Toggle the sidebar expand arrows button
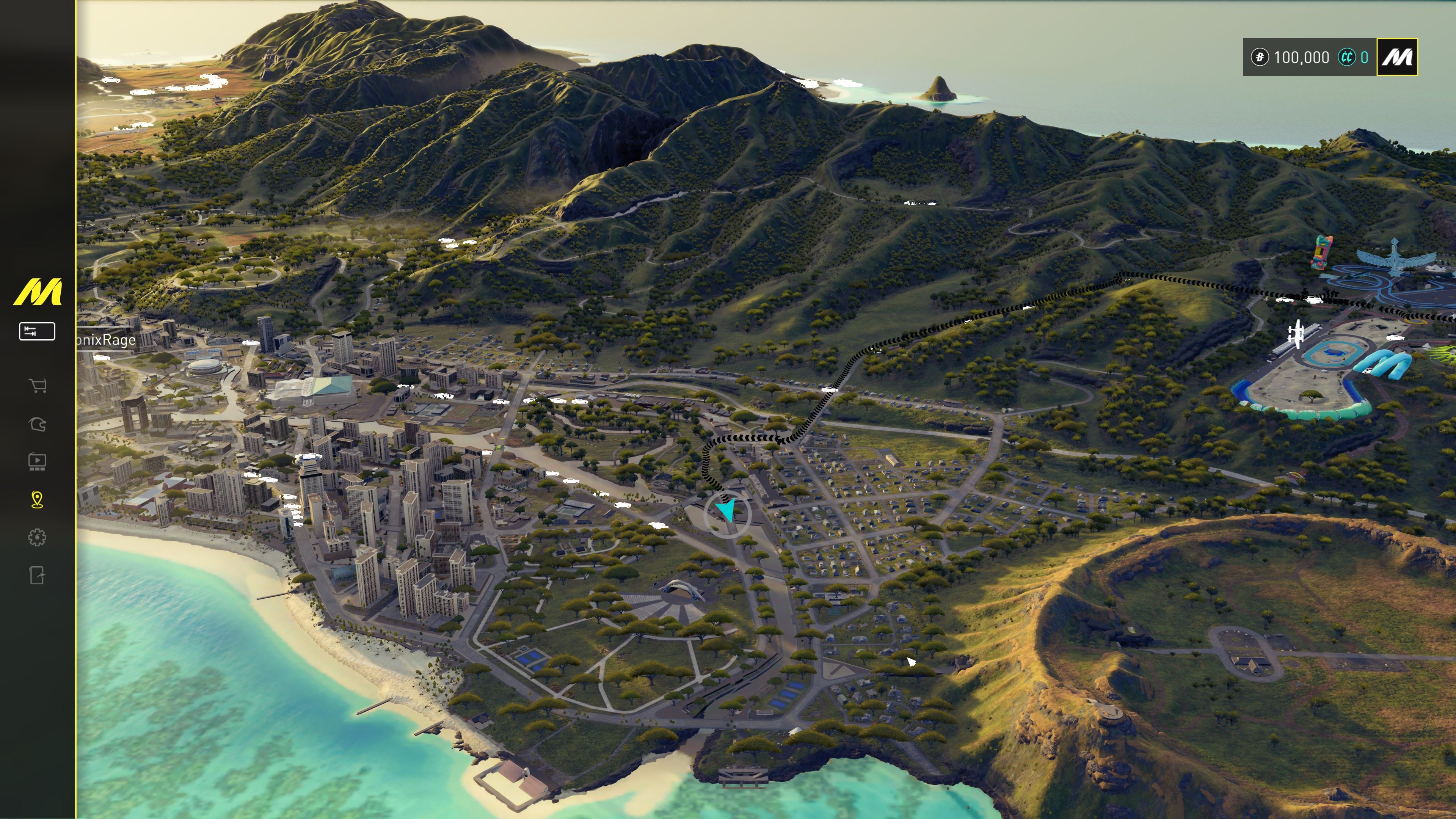The width and height of the screenshot is (1456, 819). point(37,331)
